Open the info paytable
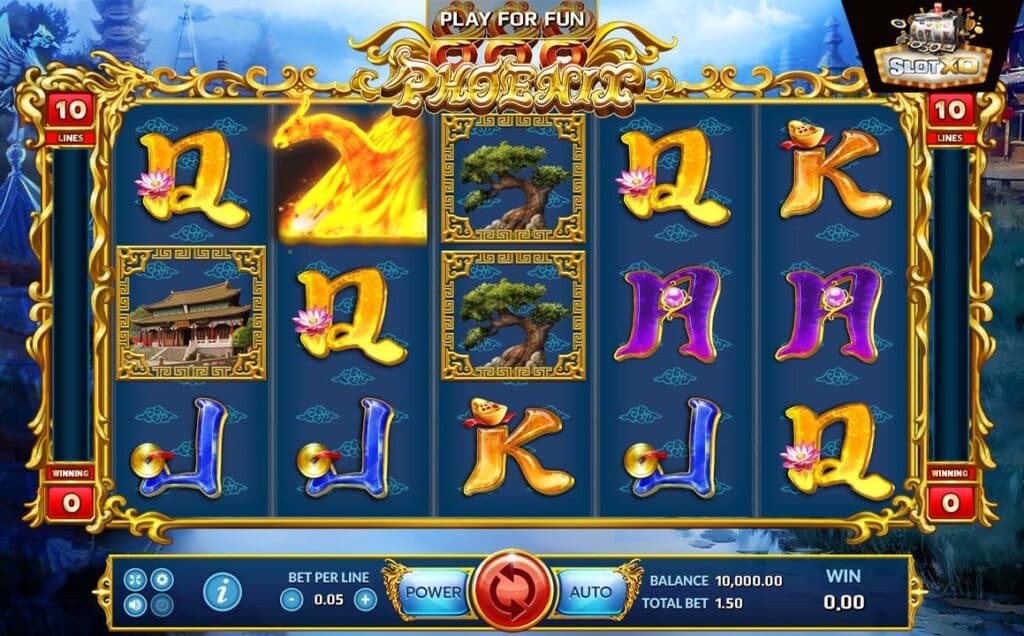1024x636 pixels. [222, 592]
